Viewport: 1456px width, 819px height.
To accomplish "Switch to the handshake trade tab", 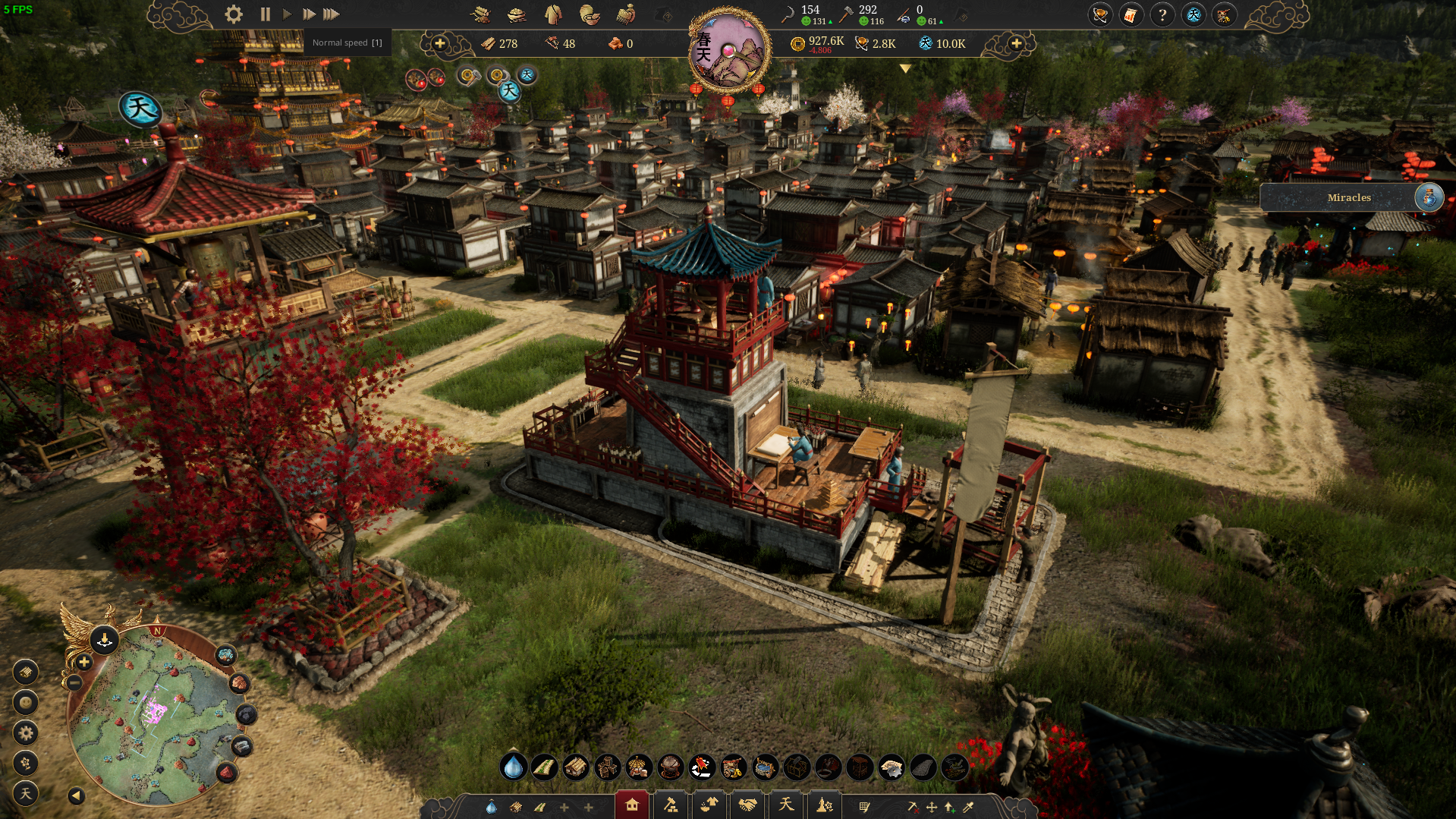I will coord(747,805).
